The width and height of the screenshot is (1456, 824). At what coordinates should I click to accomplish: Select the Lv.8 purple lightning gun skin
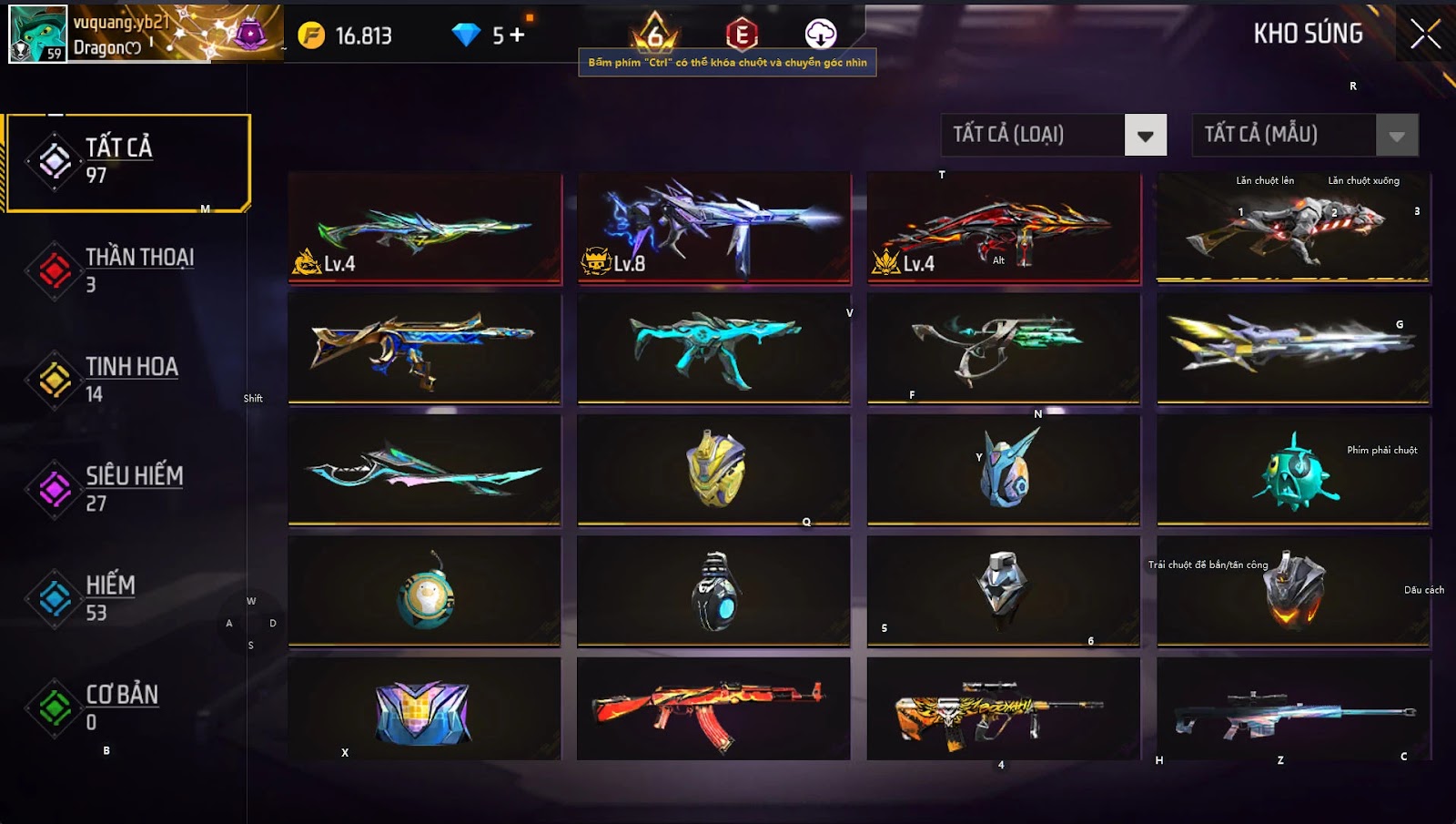714,228
